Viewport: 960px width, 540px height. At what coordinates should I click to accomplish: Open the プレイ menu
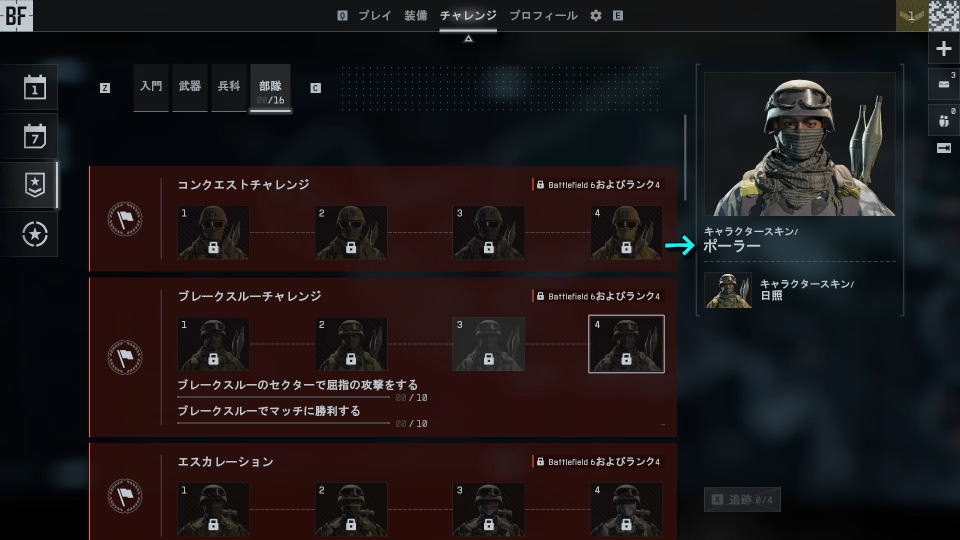[x=375, y=16]
